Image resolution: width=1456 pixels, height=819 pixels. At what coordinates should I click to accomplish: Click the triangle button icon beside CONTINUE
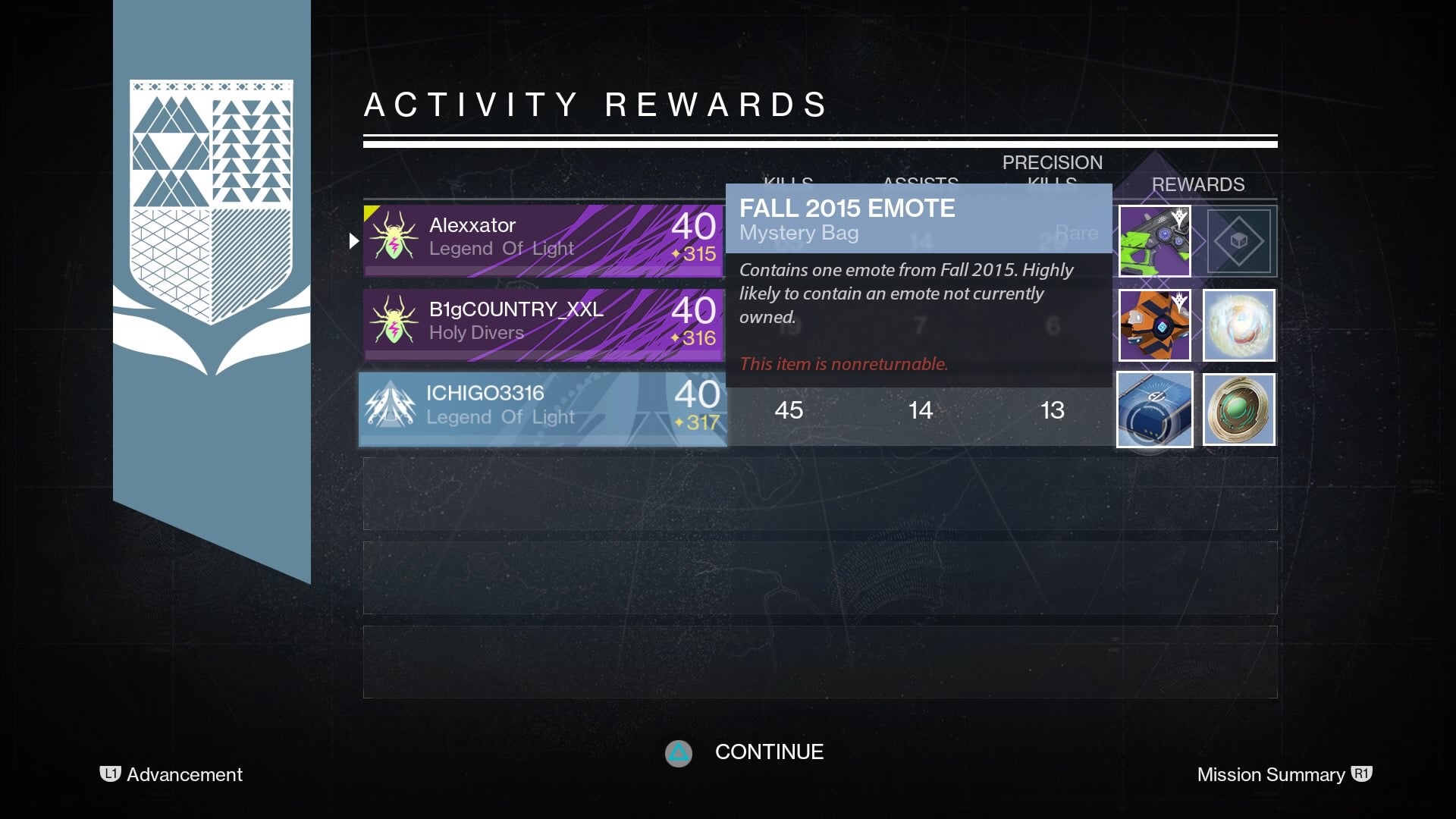[x=679, y=753]
